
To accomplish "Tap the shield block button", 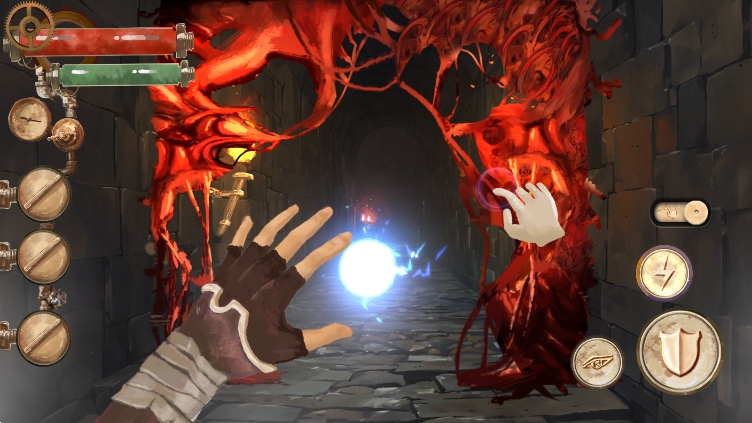I will (679, 351).
